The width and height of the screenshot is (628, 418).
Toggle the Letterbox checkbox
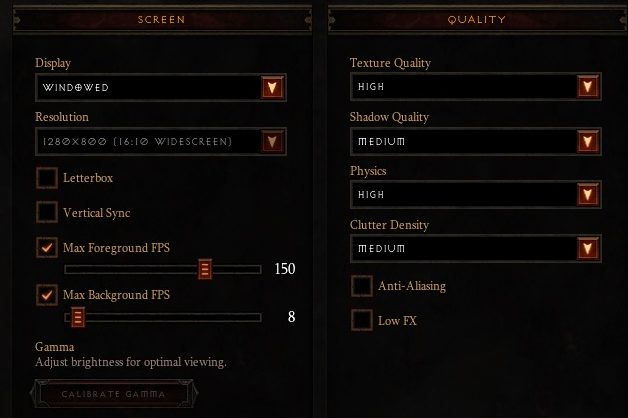coord(47,178)
